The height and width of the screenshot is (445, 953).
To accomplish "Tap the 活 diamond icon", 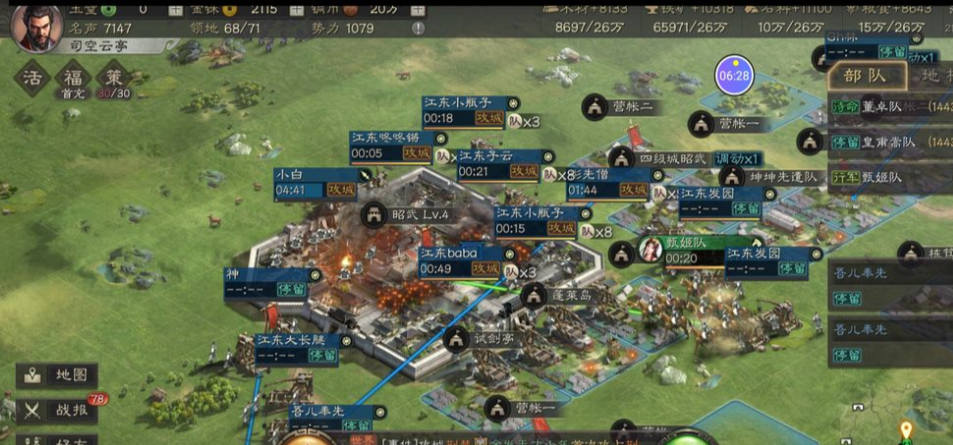I will (x=35, y=77).
